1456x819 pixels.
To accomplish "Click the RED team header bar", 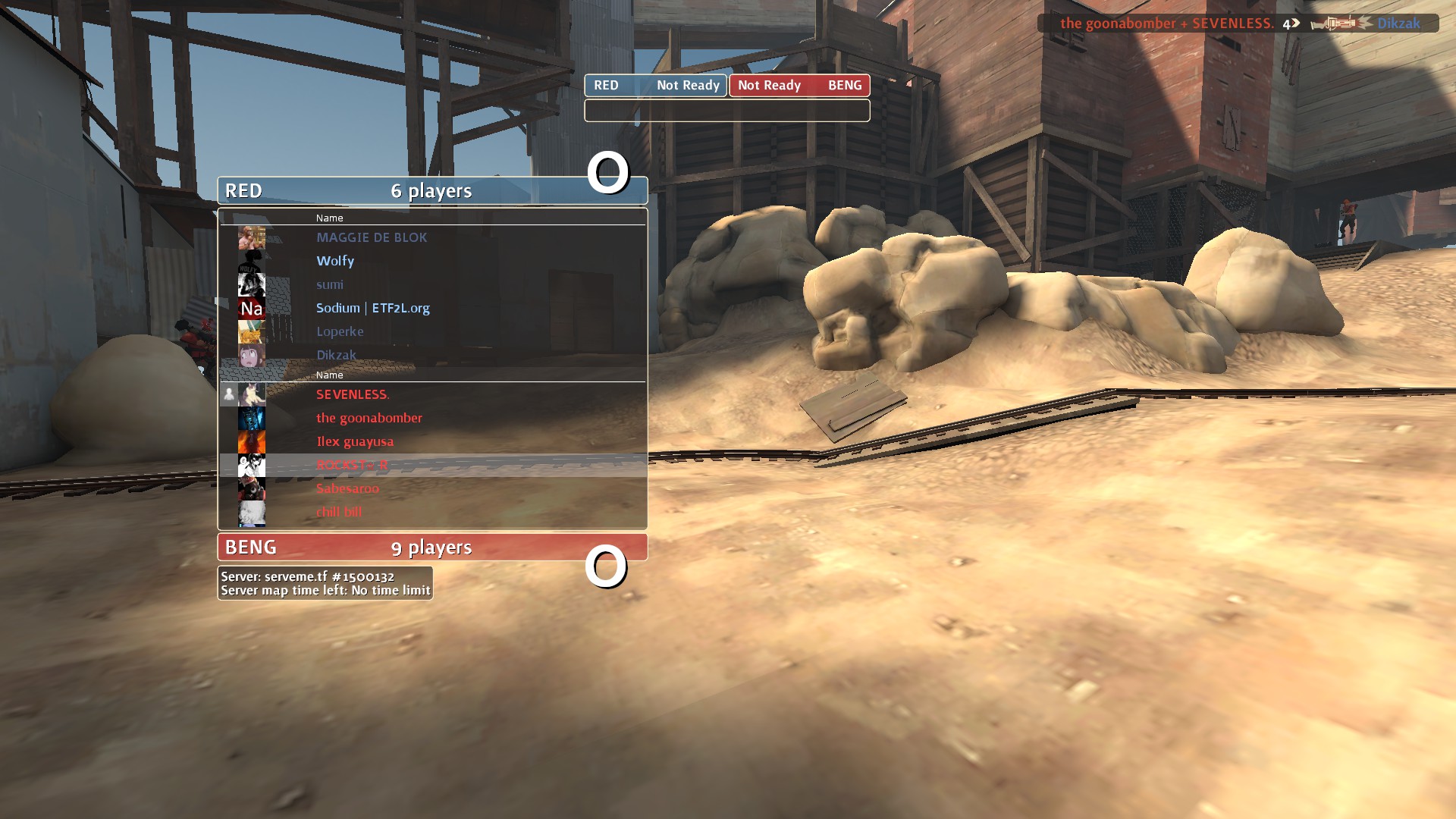I will tap(432, 190).
